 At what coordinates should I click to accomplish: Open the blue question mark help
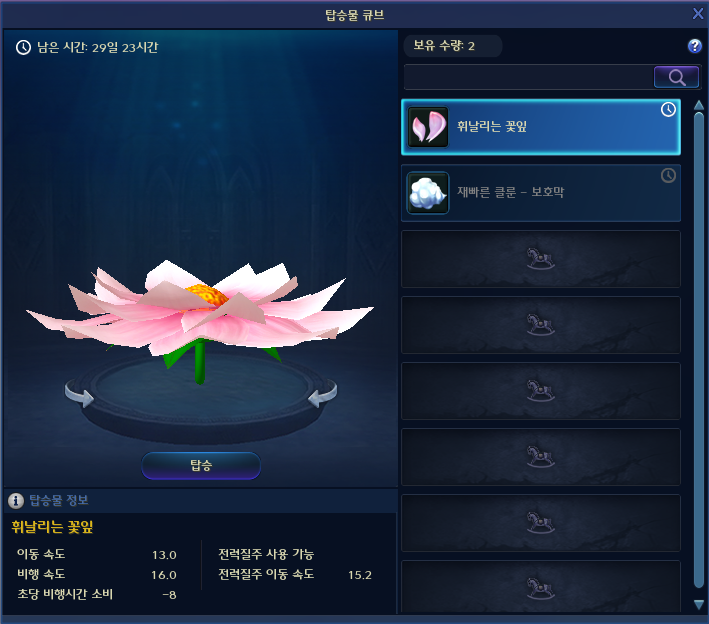pyautogui.click(x=695, y=46)
